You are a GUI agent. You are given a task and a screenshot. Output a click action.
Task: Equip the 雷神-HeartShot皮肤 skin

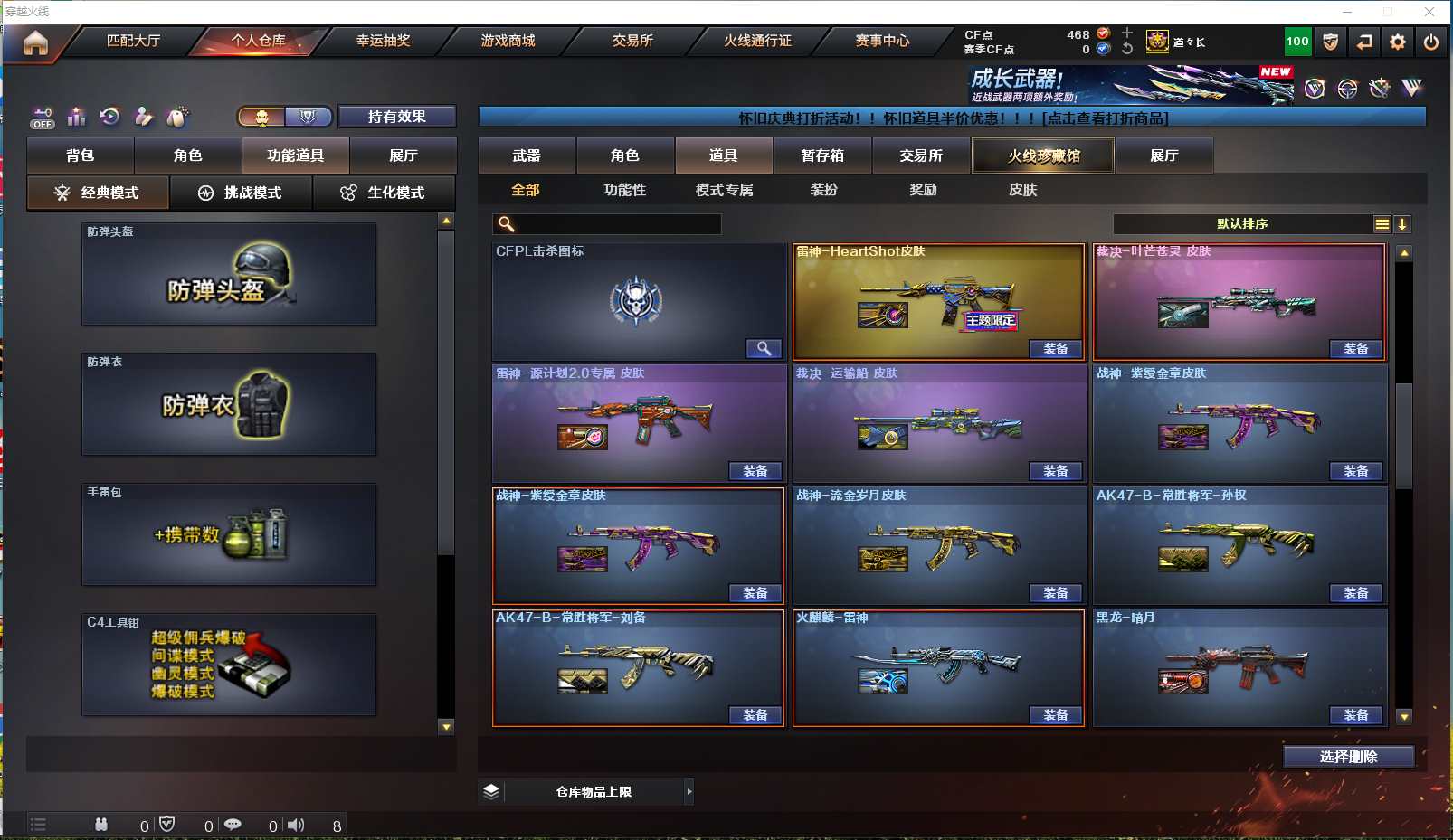pyautogui.click(x=1056, y=349)
